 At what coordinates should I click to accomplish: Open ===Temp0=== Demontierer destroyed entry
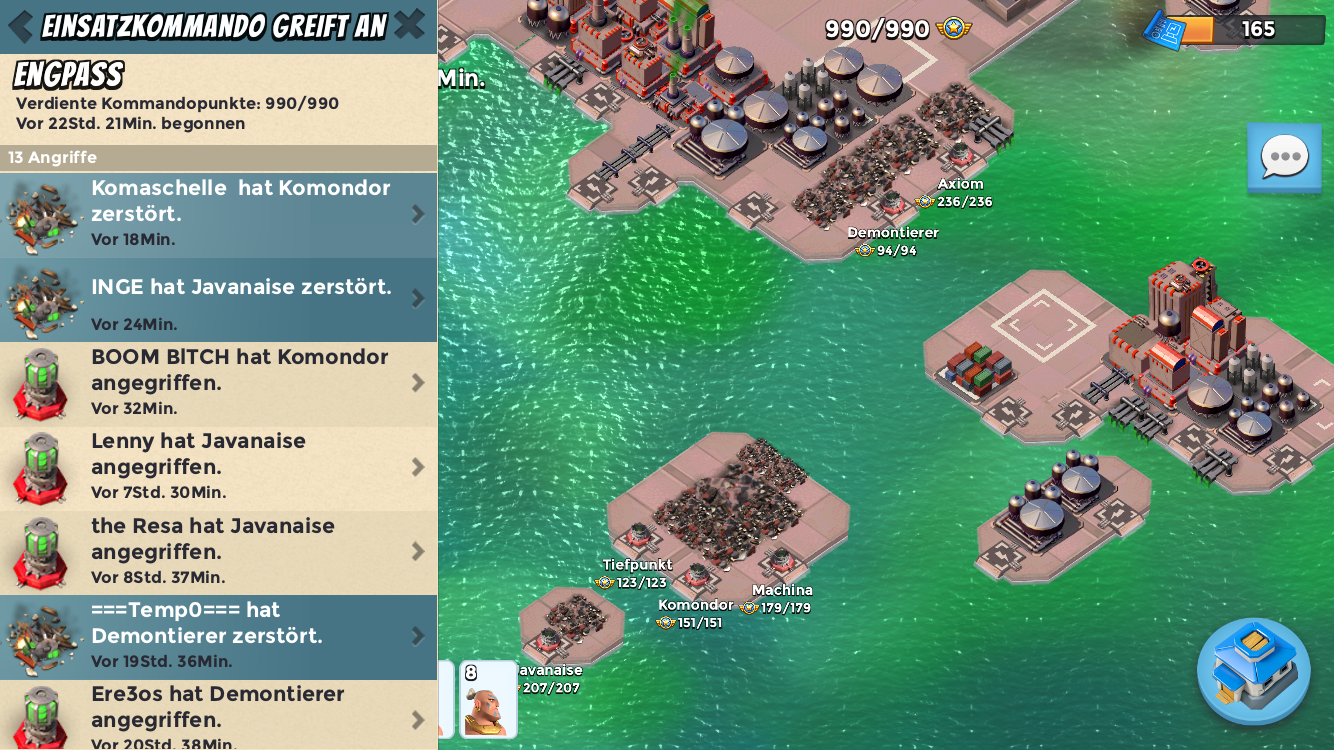coord(218,636)
